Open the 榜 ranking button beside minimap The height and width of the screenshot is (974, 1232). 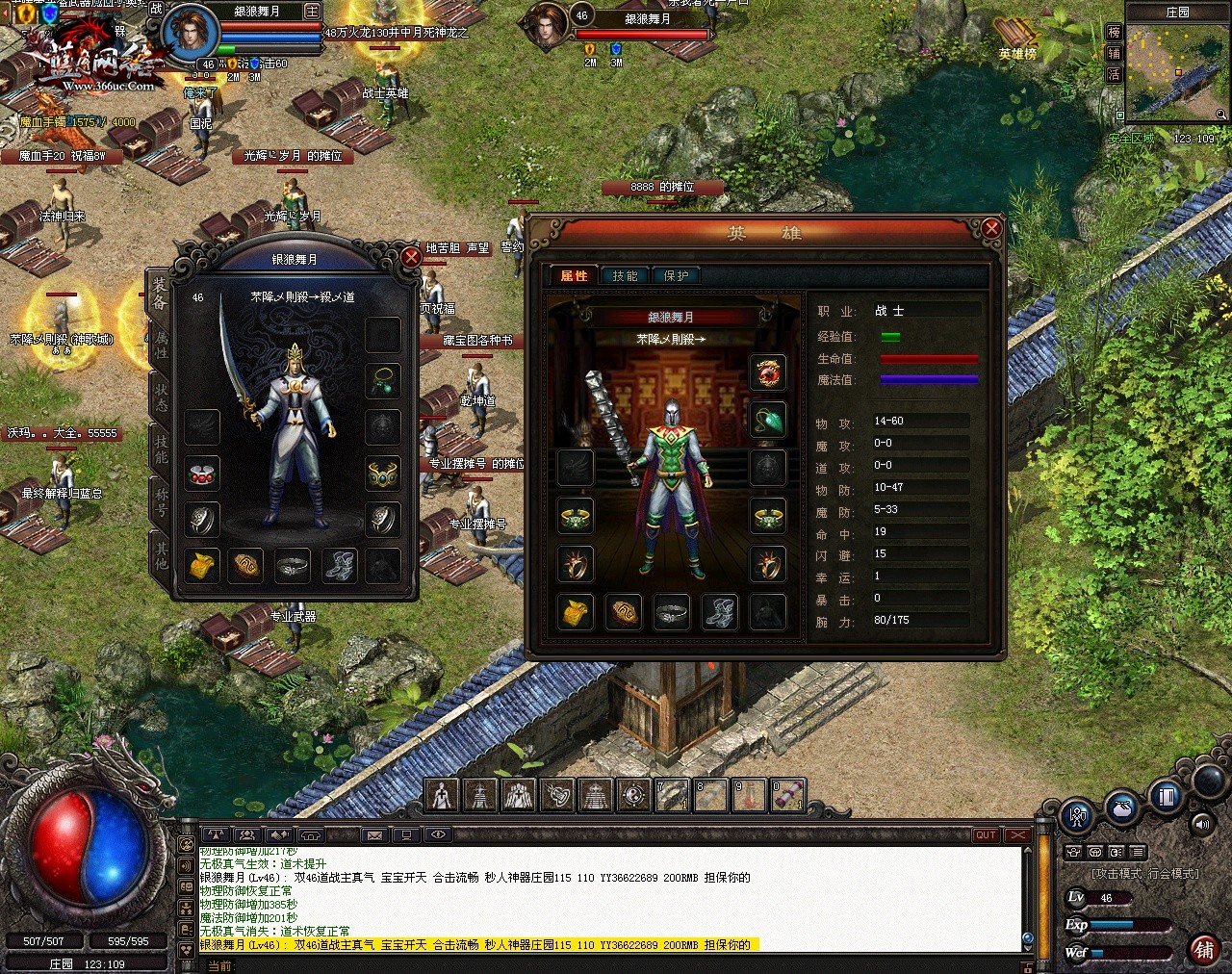point(1114,32)
